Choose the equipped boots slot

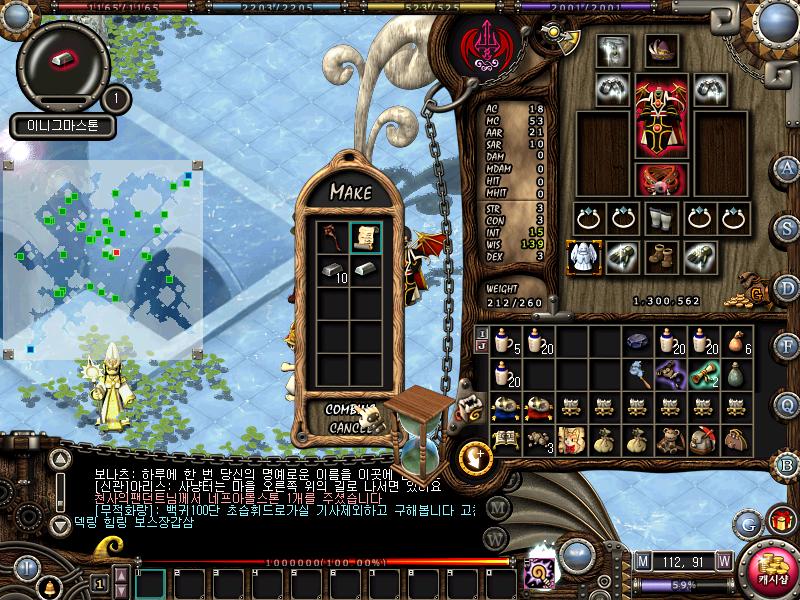[x=661, y=256]
